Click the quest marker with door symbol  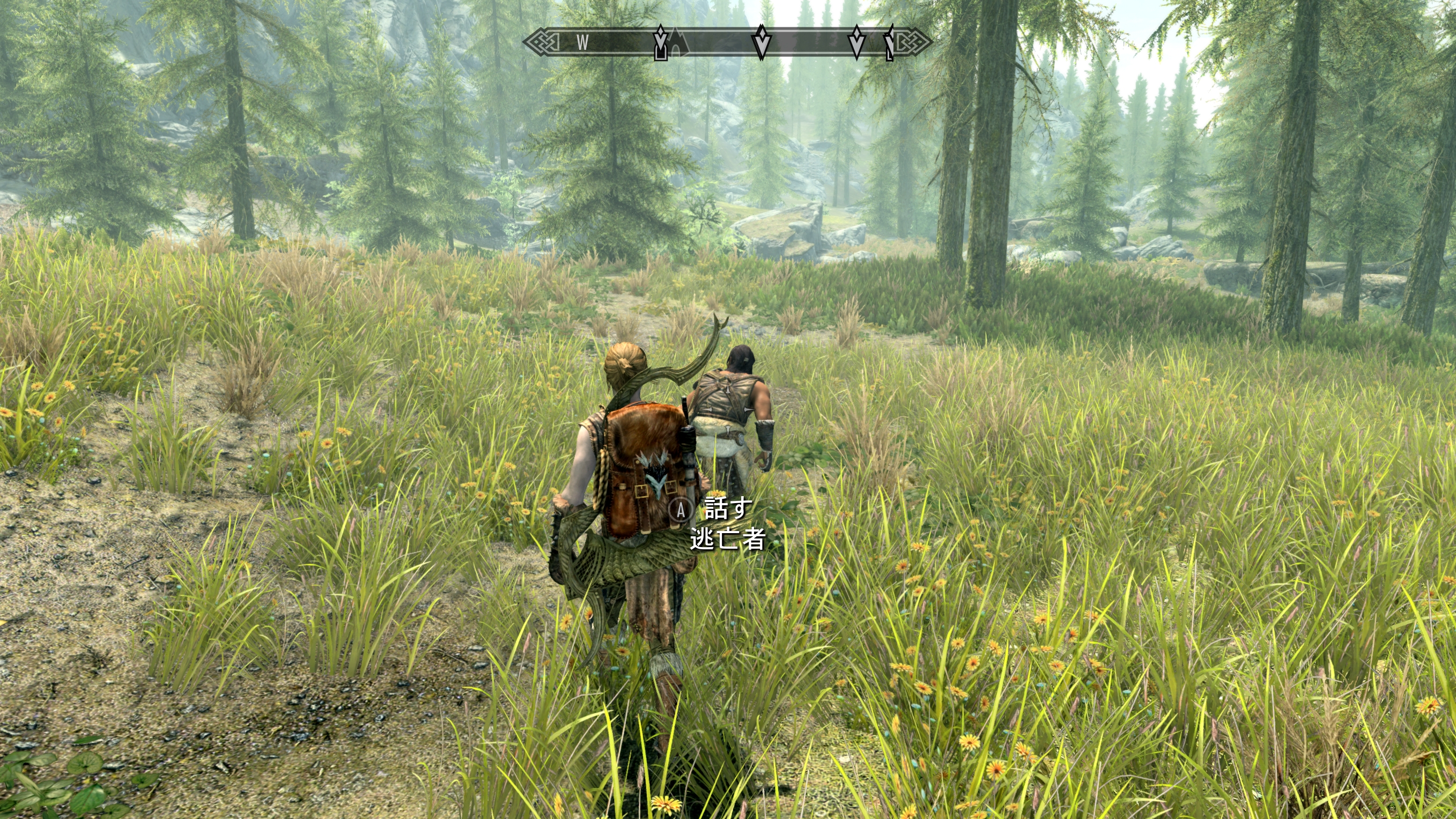click(660, 44)
